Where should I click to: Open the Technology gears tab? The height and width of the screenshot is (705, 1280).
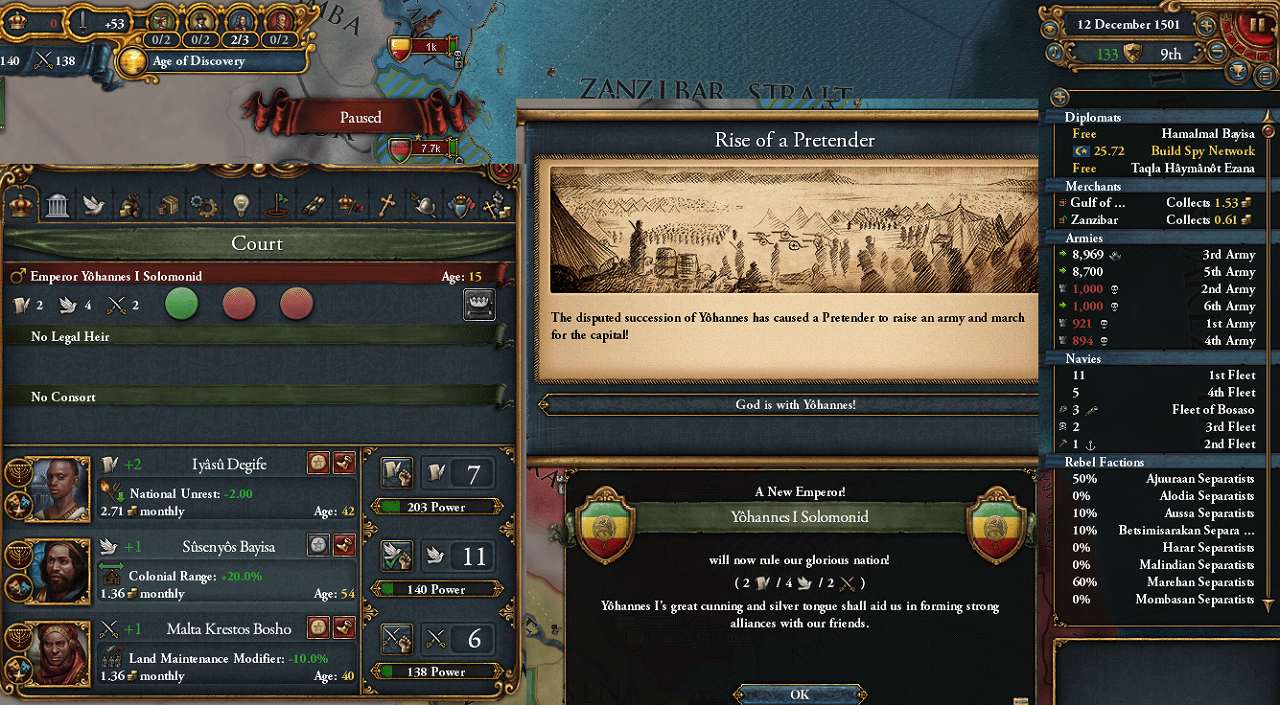[203, 205]
